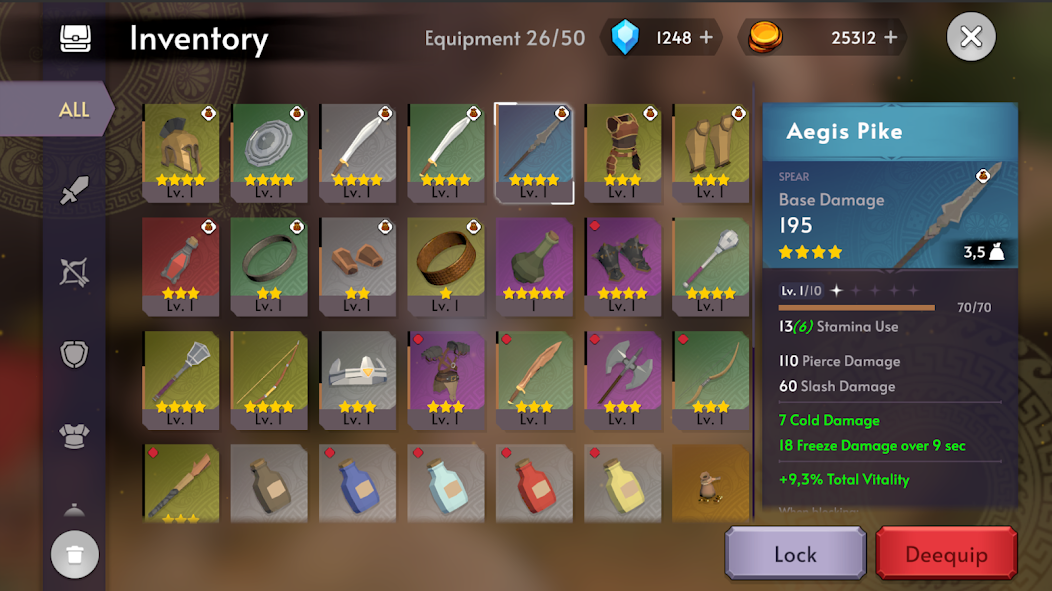Filter by the shield category
The width and height of the screenshot is (1052, 591).
click(x=74, y=354)
